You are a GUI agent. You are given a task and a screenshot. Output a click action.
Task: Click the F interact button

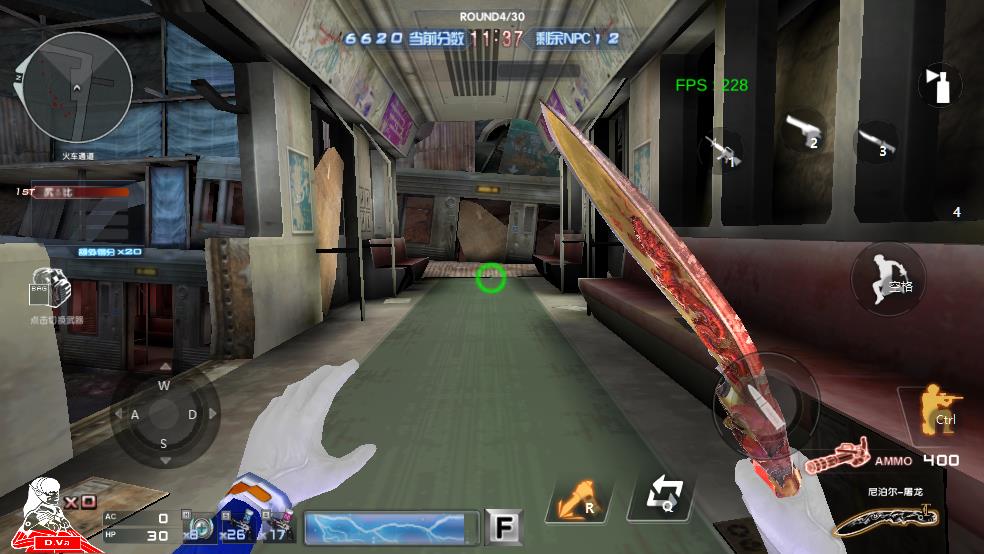click(x=504, y=526)
